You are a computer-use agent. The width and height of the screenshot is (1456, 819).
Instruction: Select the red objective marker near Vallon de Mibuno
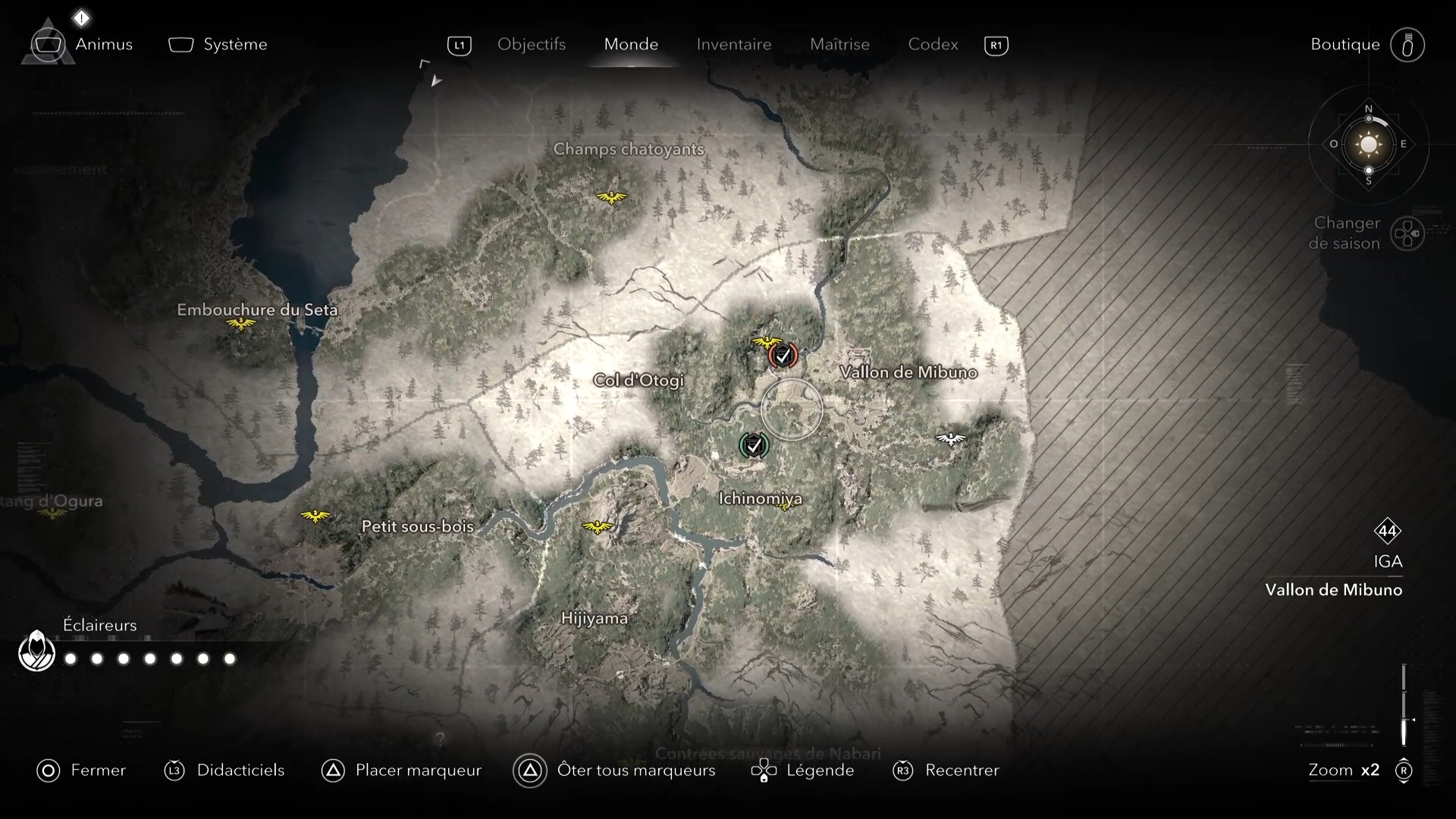point(785,355)
